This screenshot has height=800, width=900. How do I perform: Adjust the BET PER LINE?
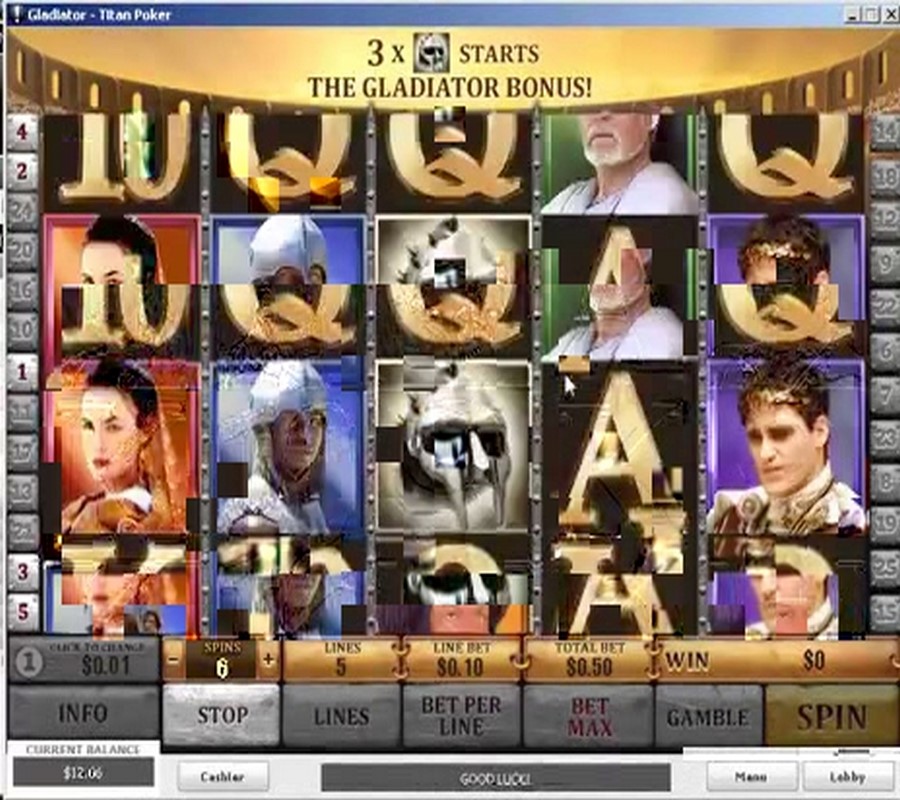(461, 716)
